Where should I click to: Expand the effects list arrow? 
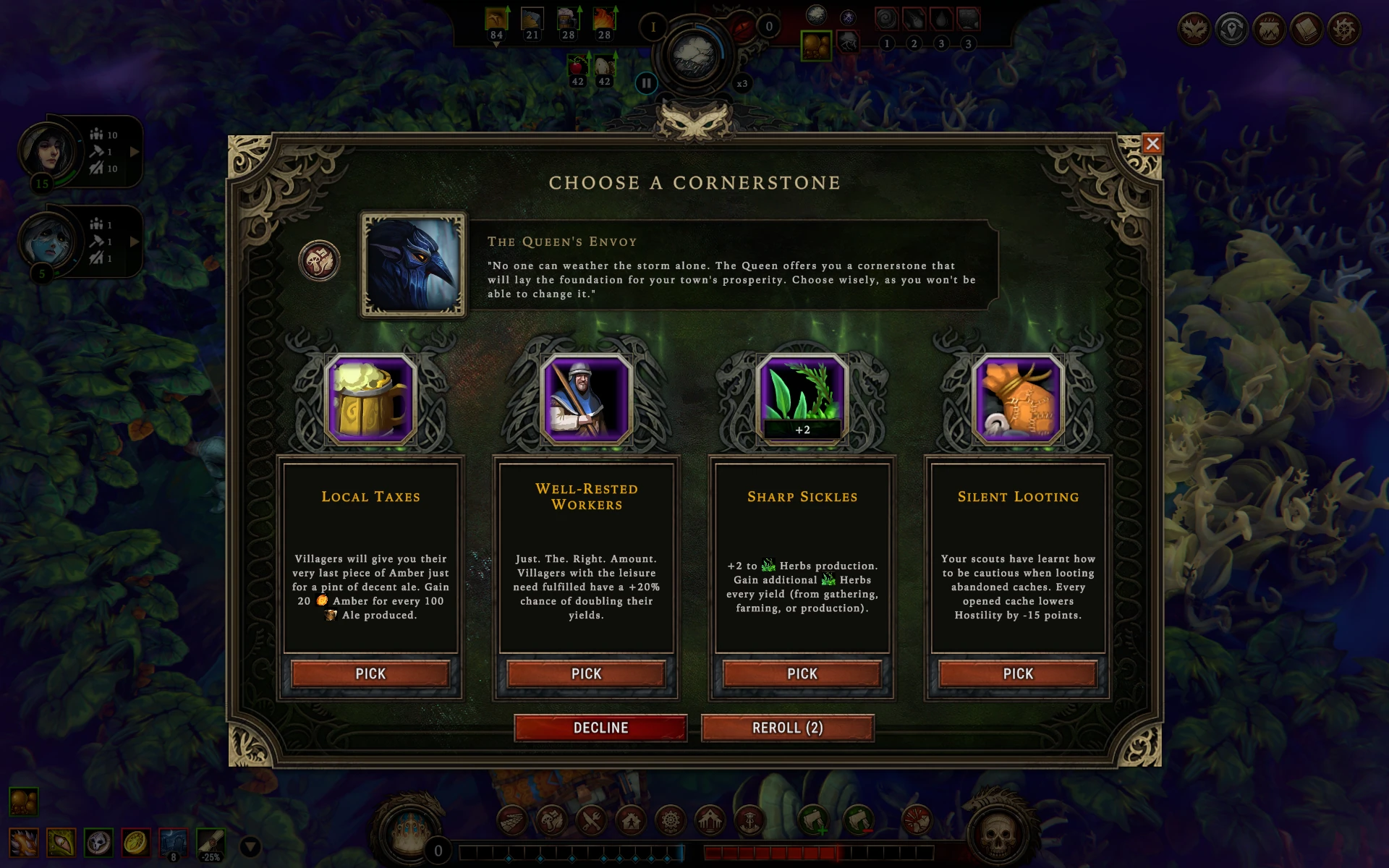pos(250,846)
